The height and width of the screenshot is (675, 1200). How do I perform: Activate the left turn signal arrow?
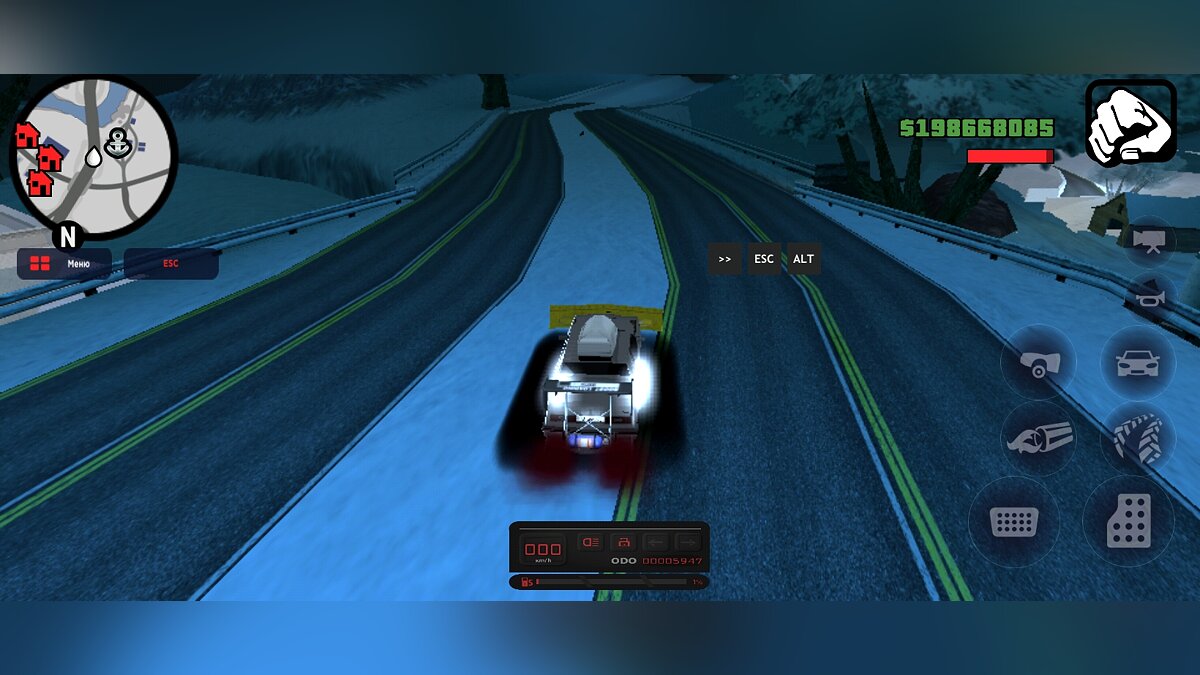coord(655,543)
